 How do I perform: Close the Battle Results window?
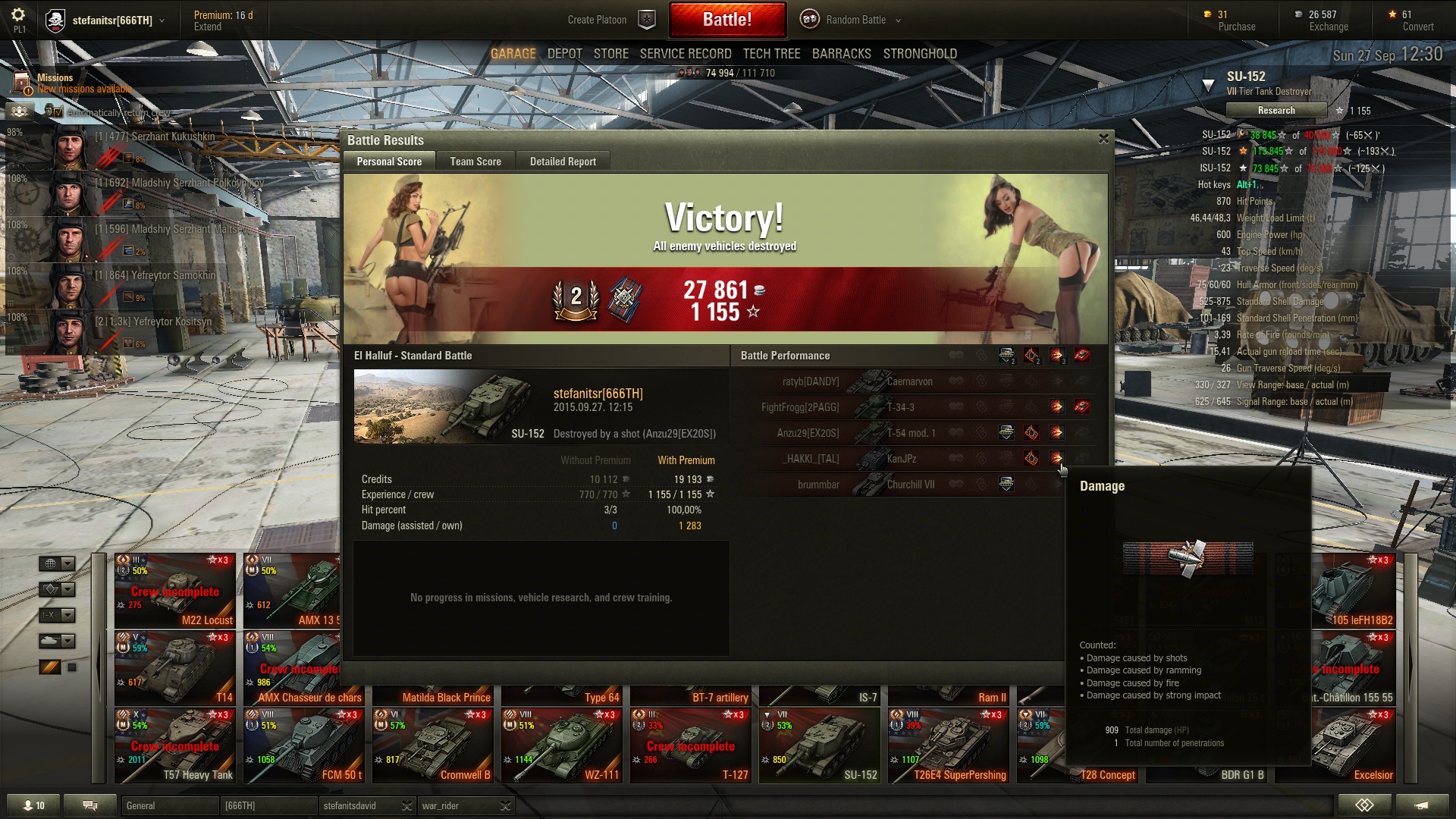(x=1103, y=139)
